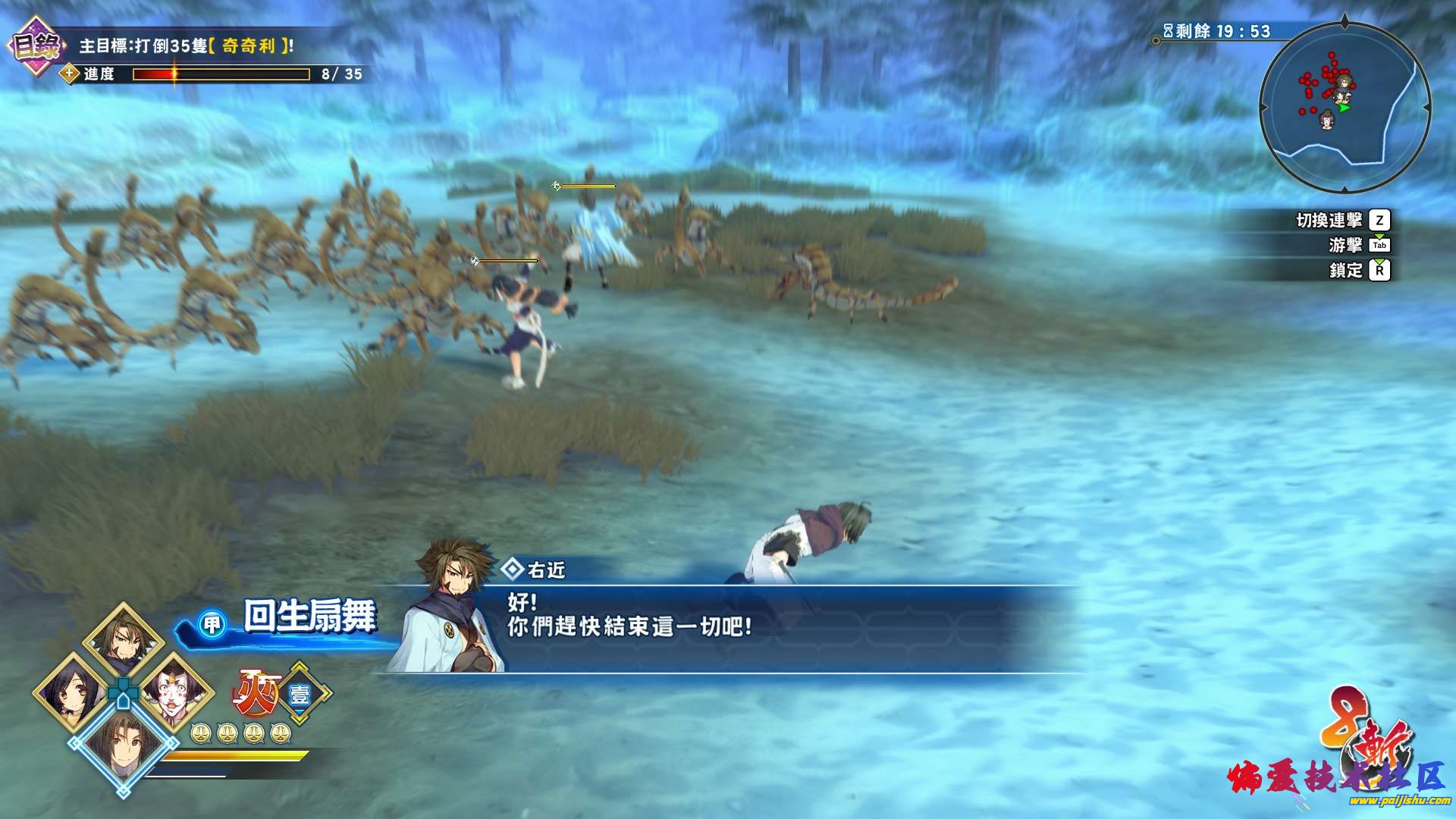This screenshot has height=819, width=1456.
Task: Expand the 進度 progress plus icon
Action: coord(70,74)
